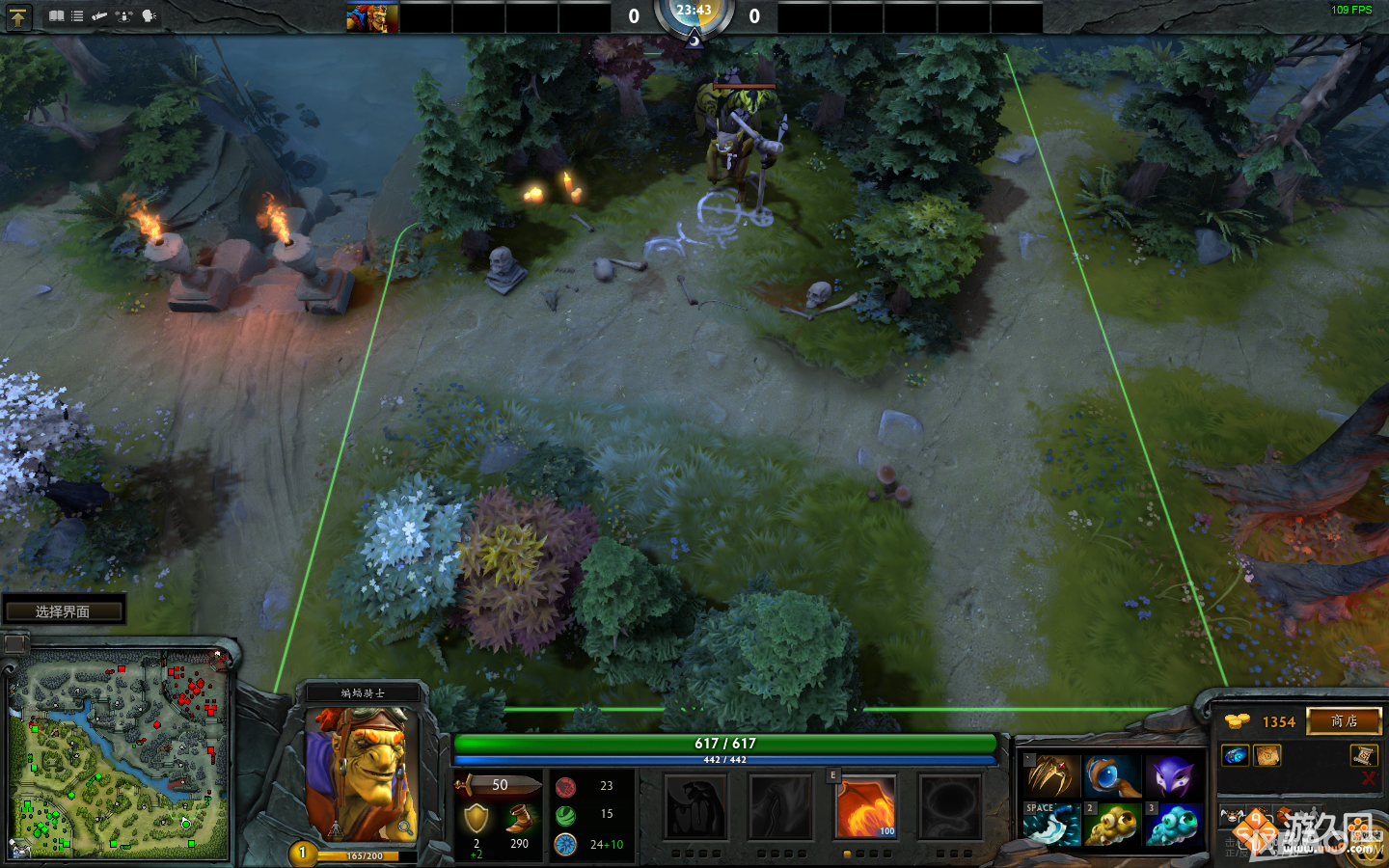The width and height of the screenshot is (1389, 868).
Task: Click the courier head icon in bottom-right panel
Action: (1234, 814)
